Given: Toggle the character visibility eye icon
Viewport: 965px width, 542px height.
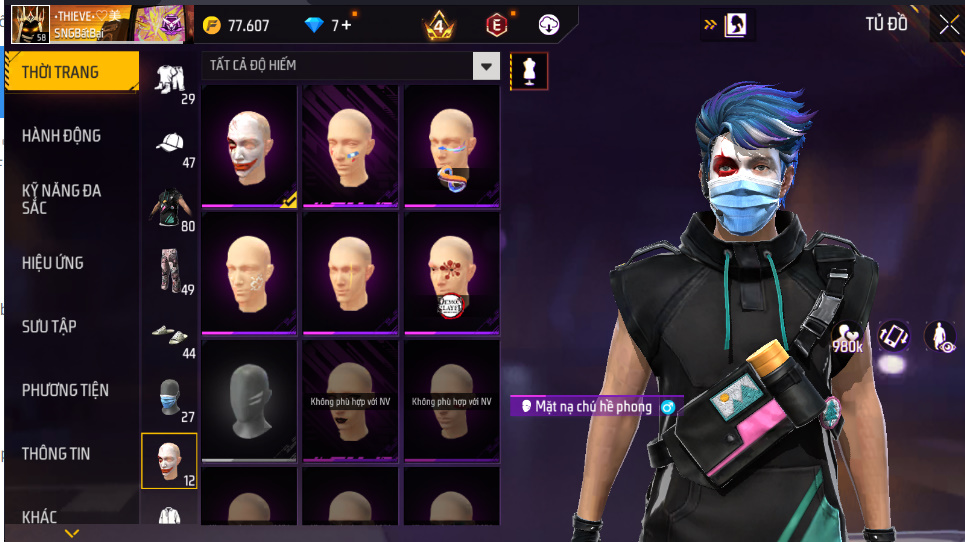Looking at the screenshot, I should pos(940,337).
